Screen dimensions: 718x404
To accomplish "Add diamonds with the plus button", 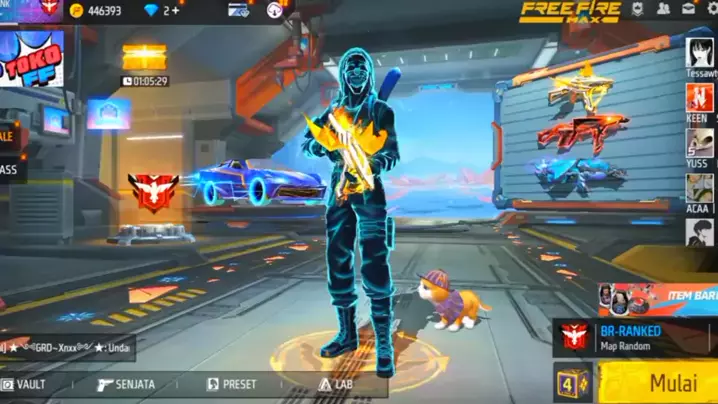I will point(176,10).
